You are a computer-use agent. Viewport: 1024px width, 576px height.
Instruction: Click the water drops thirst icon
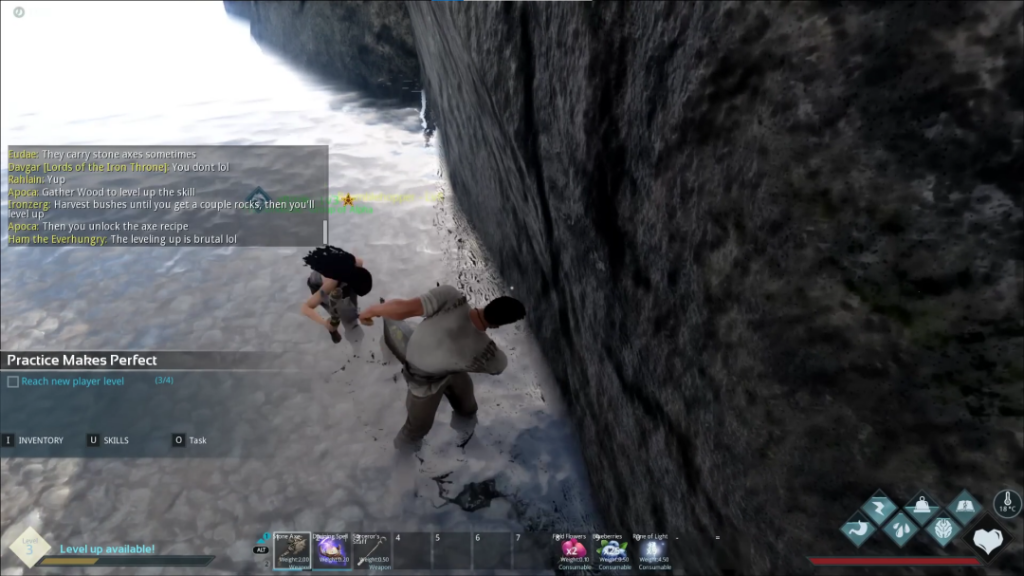(901, 528)
